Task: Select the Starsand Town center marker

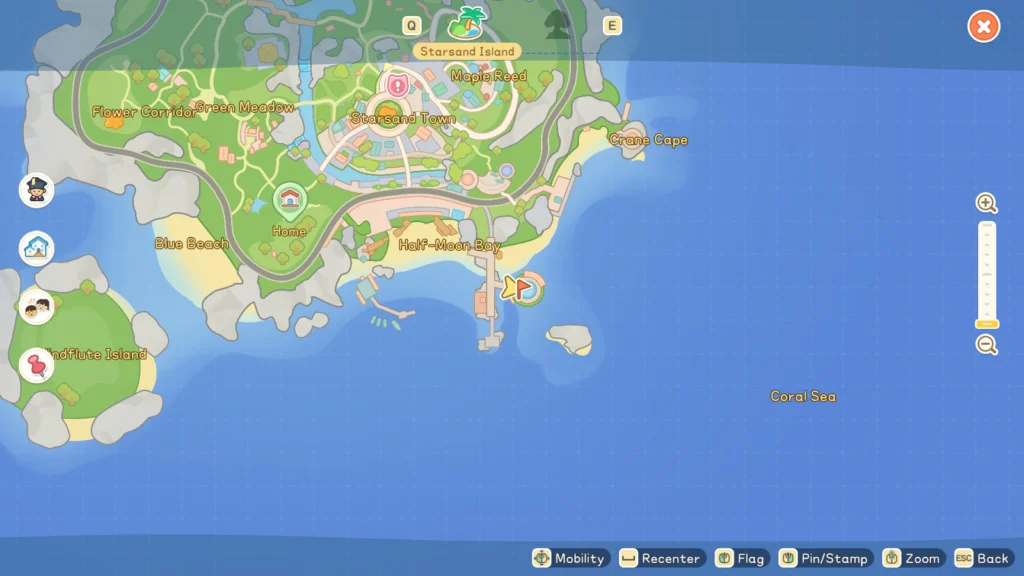Action: pos(389,108)
